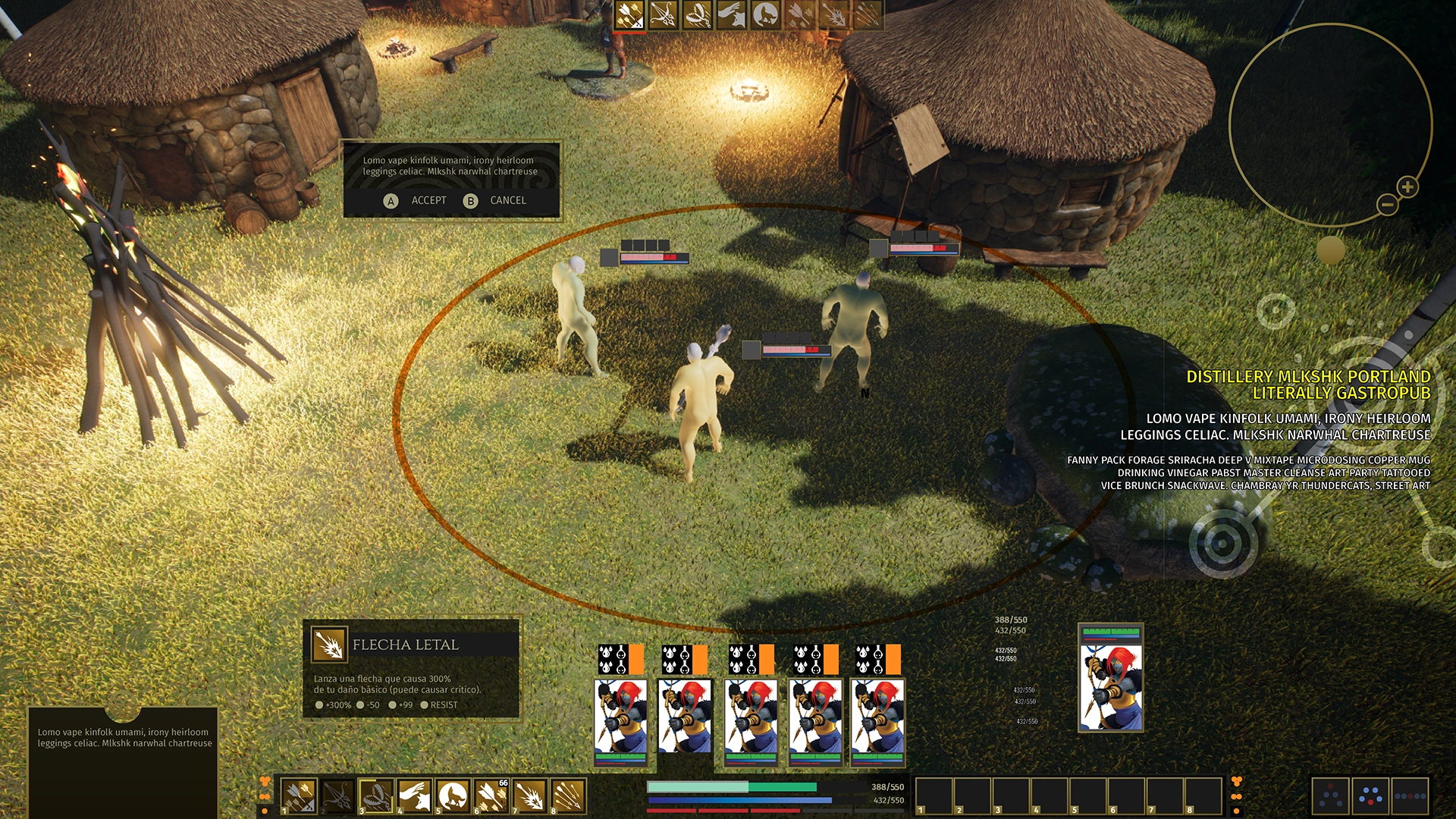Choose the circle formation icon bottom right
The image size is (1456, 819).
click(x=1370, y=796)
